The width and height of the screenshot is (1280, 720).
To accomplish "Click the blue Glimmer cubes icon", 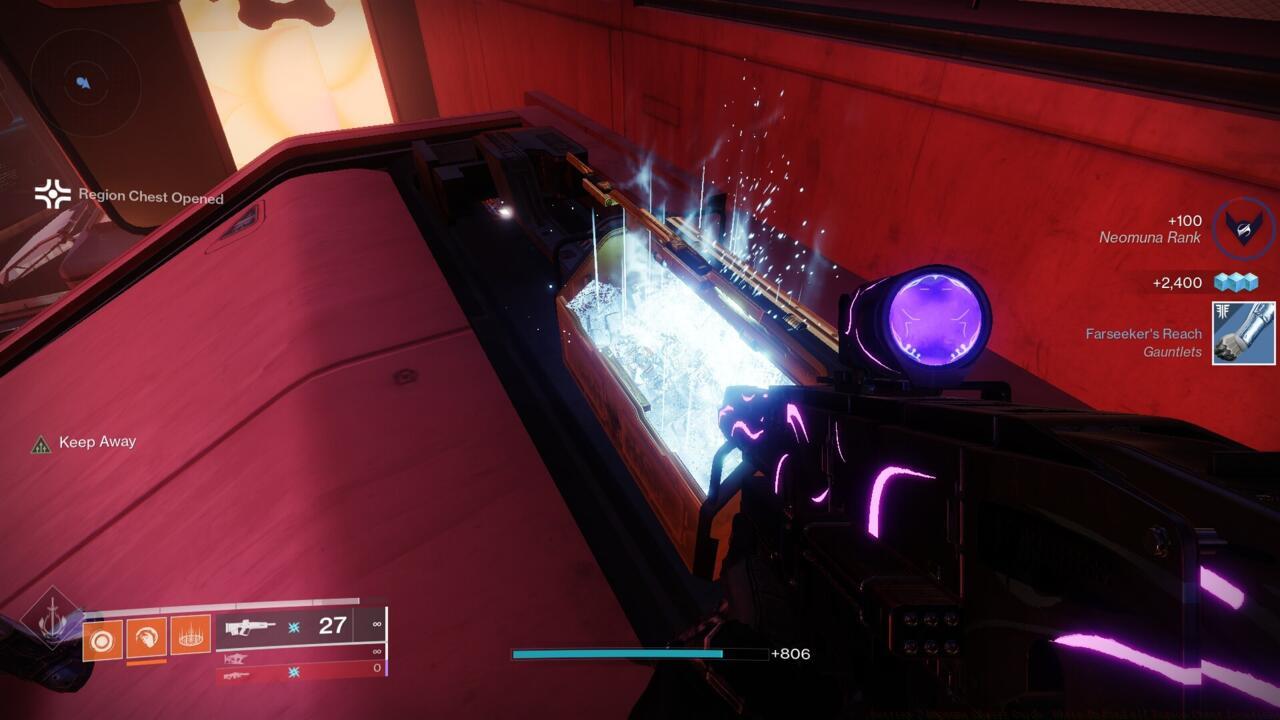I will [1233, 283].
